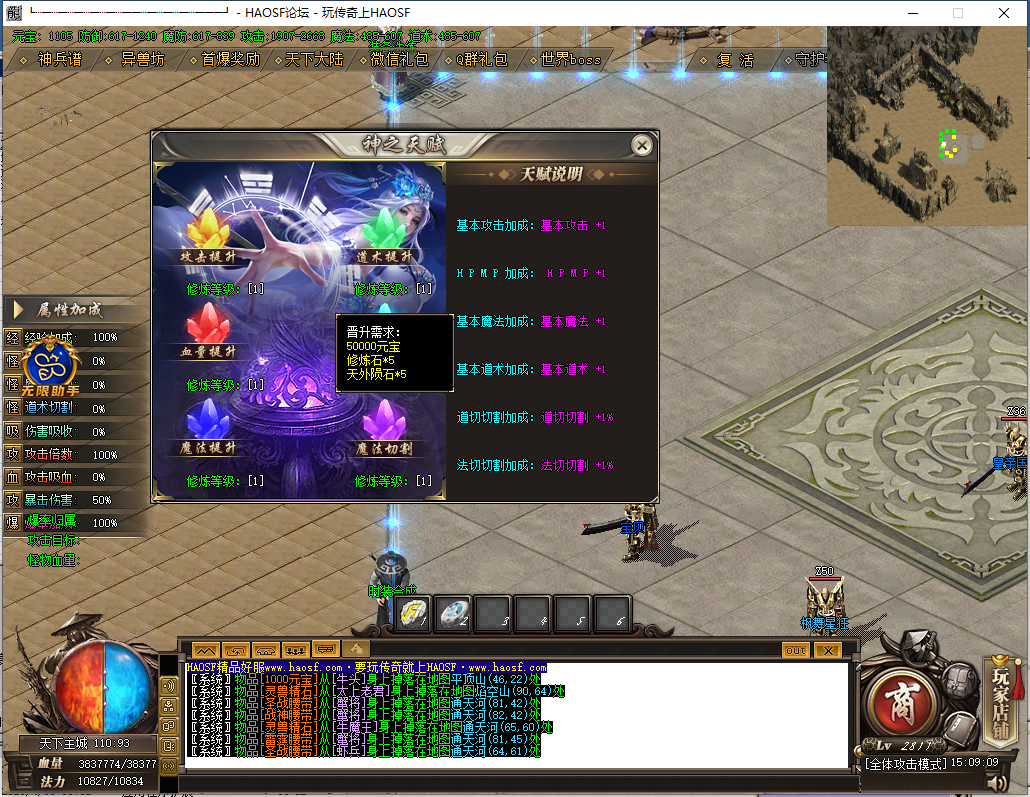
Task: Click the minimap
Action: pyautogui.click(x=926, y=125)
